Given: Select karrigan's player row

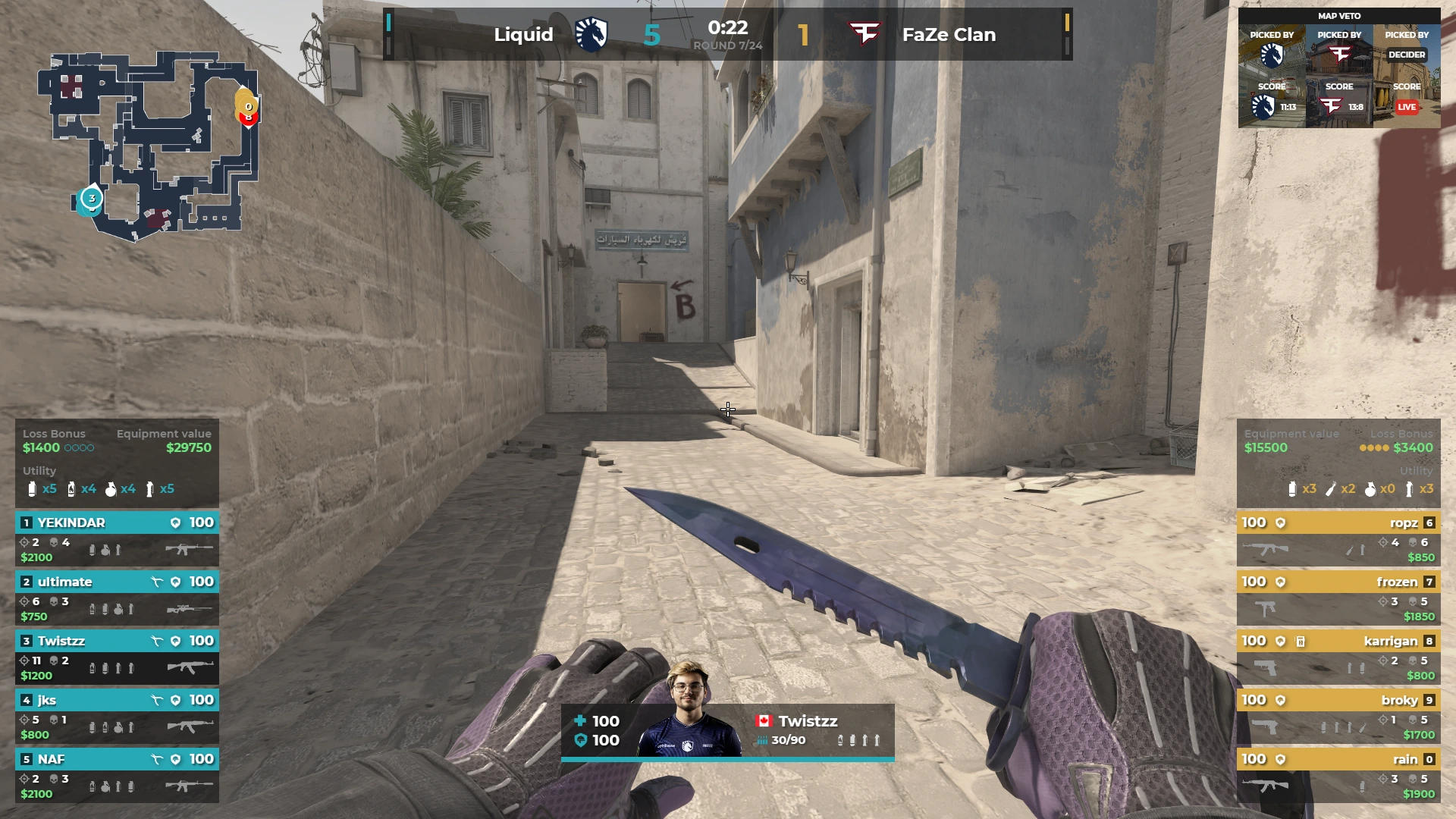Looking at the screenshot, I should (1338, 657).
